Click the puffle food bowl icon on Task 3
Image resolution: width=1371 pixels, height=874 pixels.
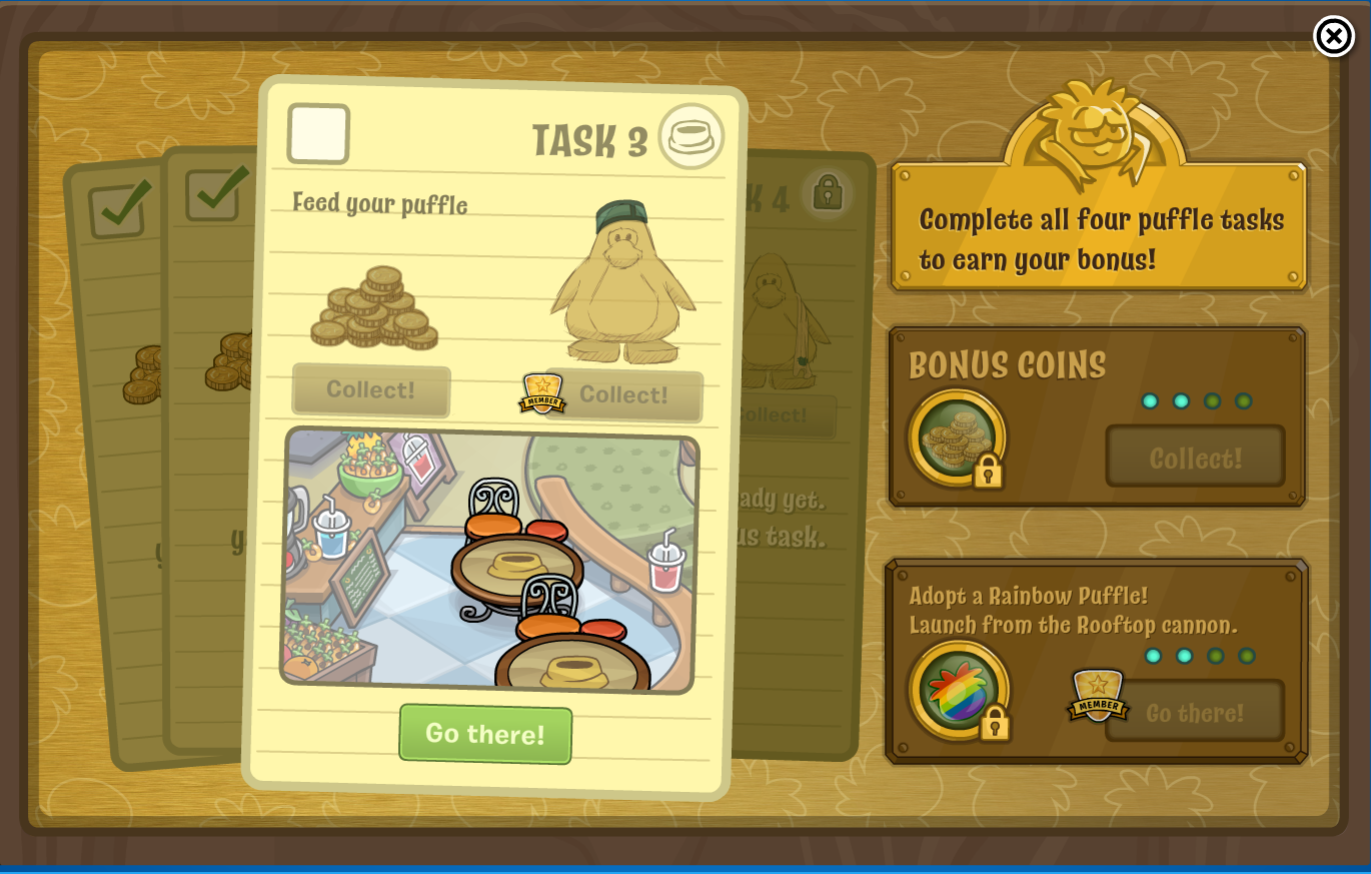[691, 137]
